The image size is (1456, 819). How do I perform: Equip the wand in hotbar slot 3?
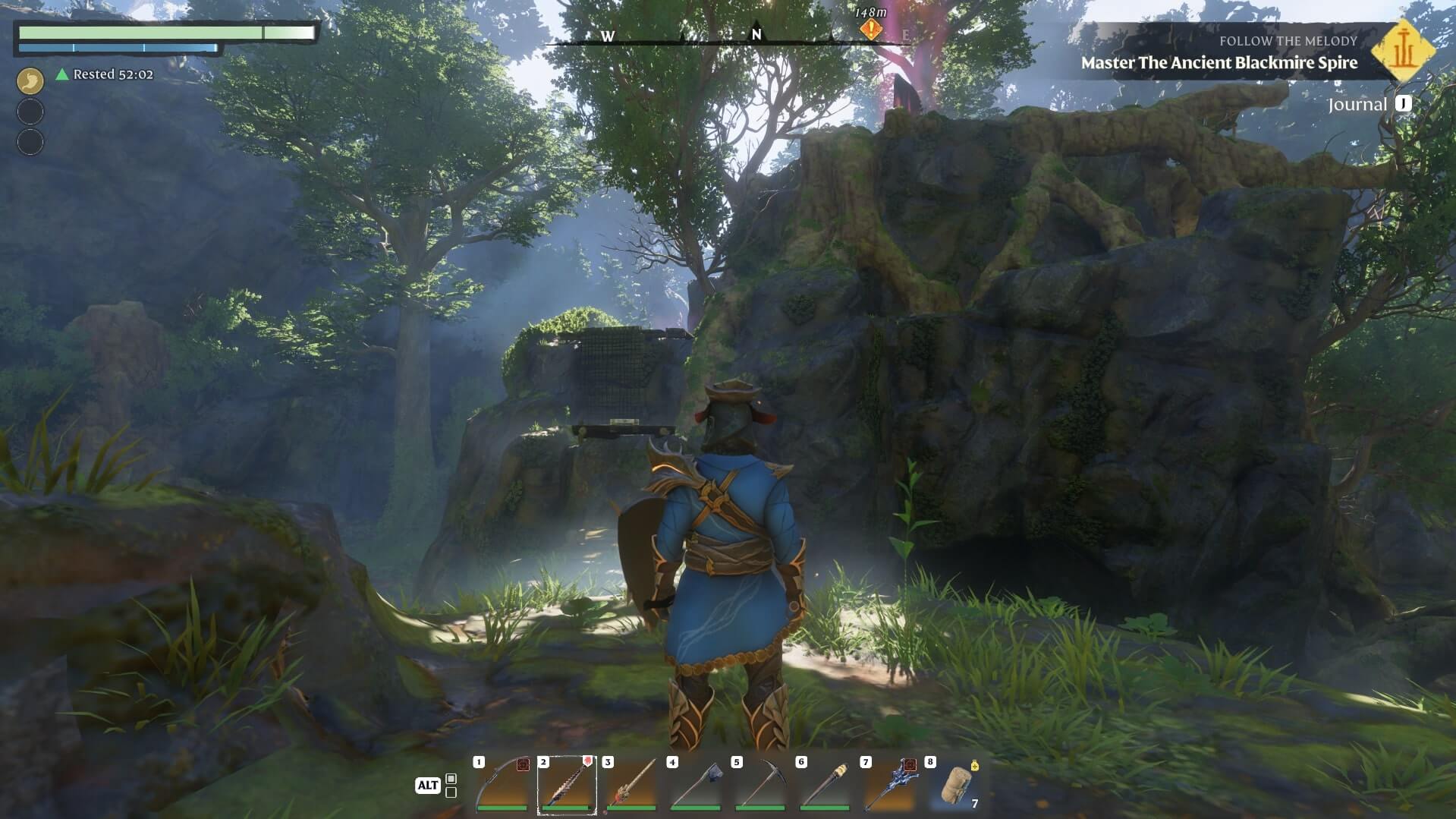[x=631, y=785]
